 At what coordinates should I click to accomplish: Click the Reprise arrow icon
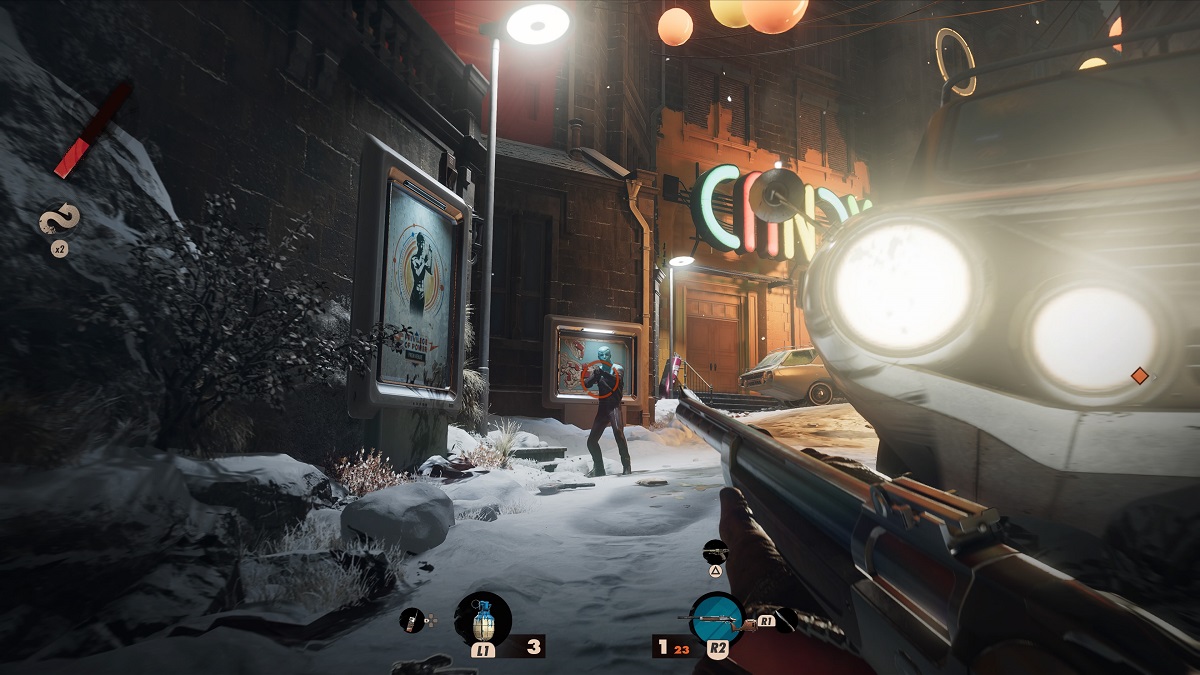(x=59, y=220)
